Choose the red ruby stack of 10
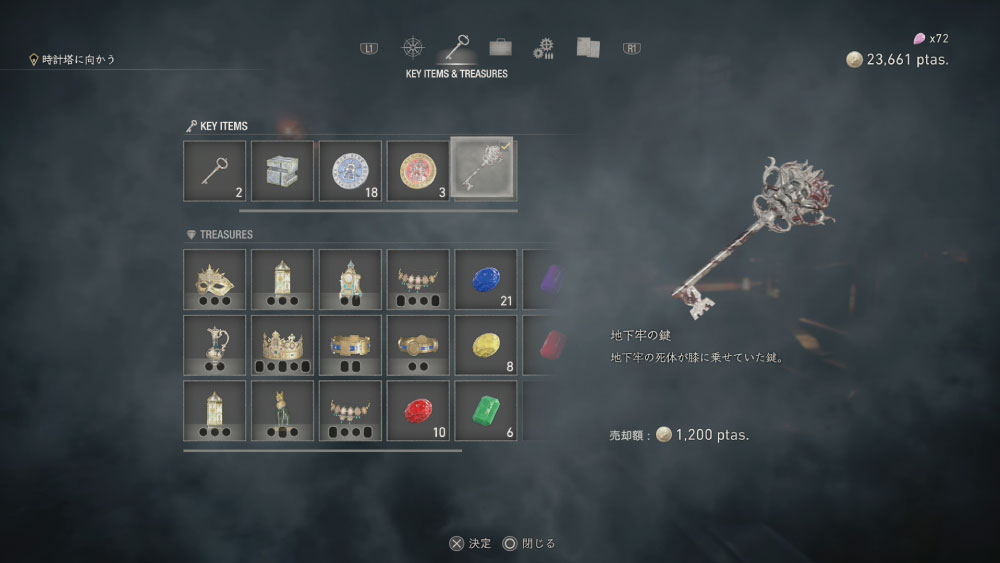 point(418,411)
